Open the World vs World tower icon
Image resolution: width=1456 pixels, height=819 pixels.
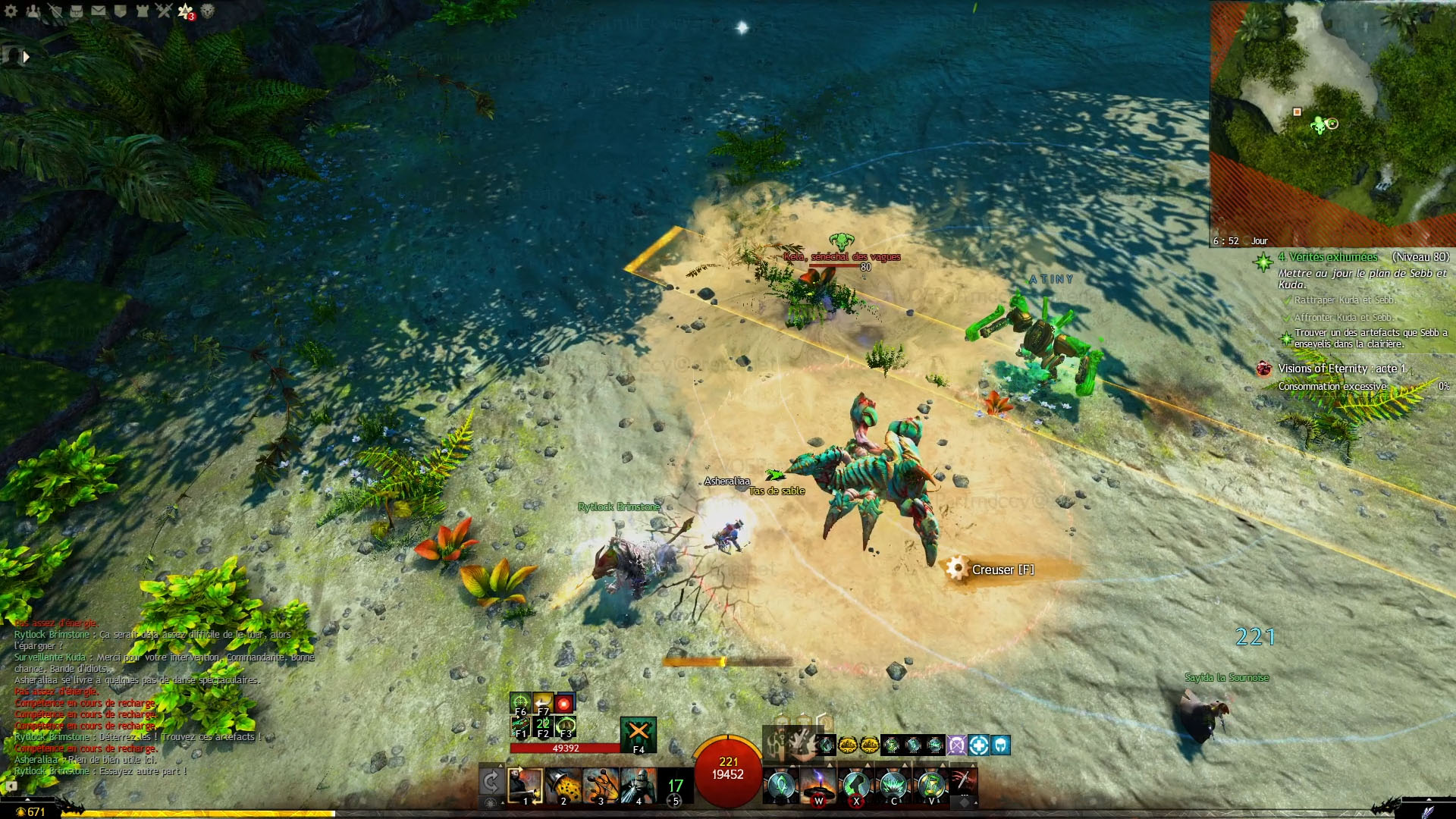[x=142, y=11]
